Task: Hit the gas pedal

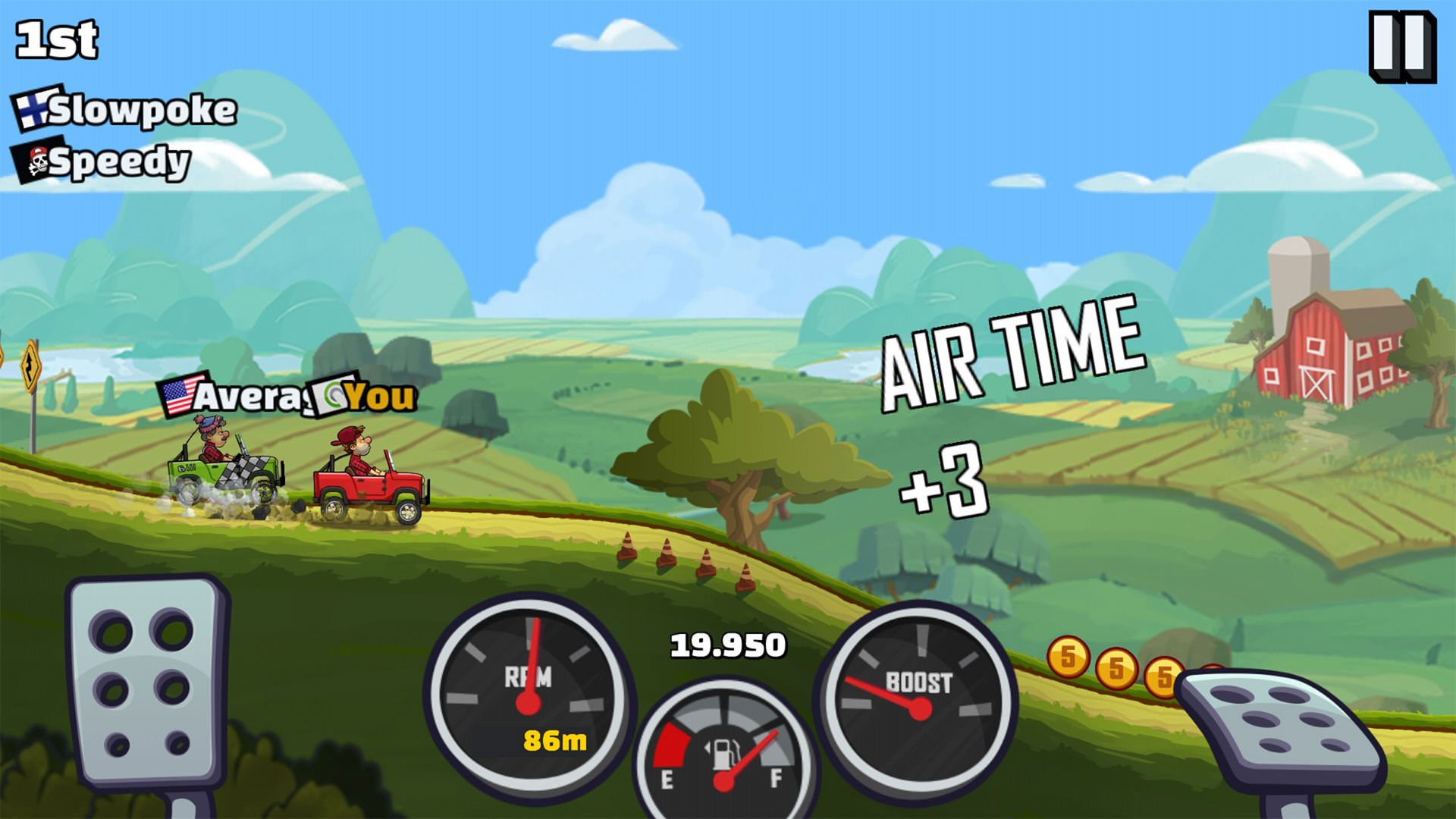Action: click(1281, 730)
